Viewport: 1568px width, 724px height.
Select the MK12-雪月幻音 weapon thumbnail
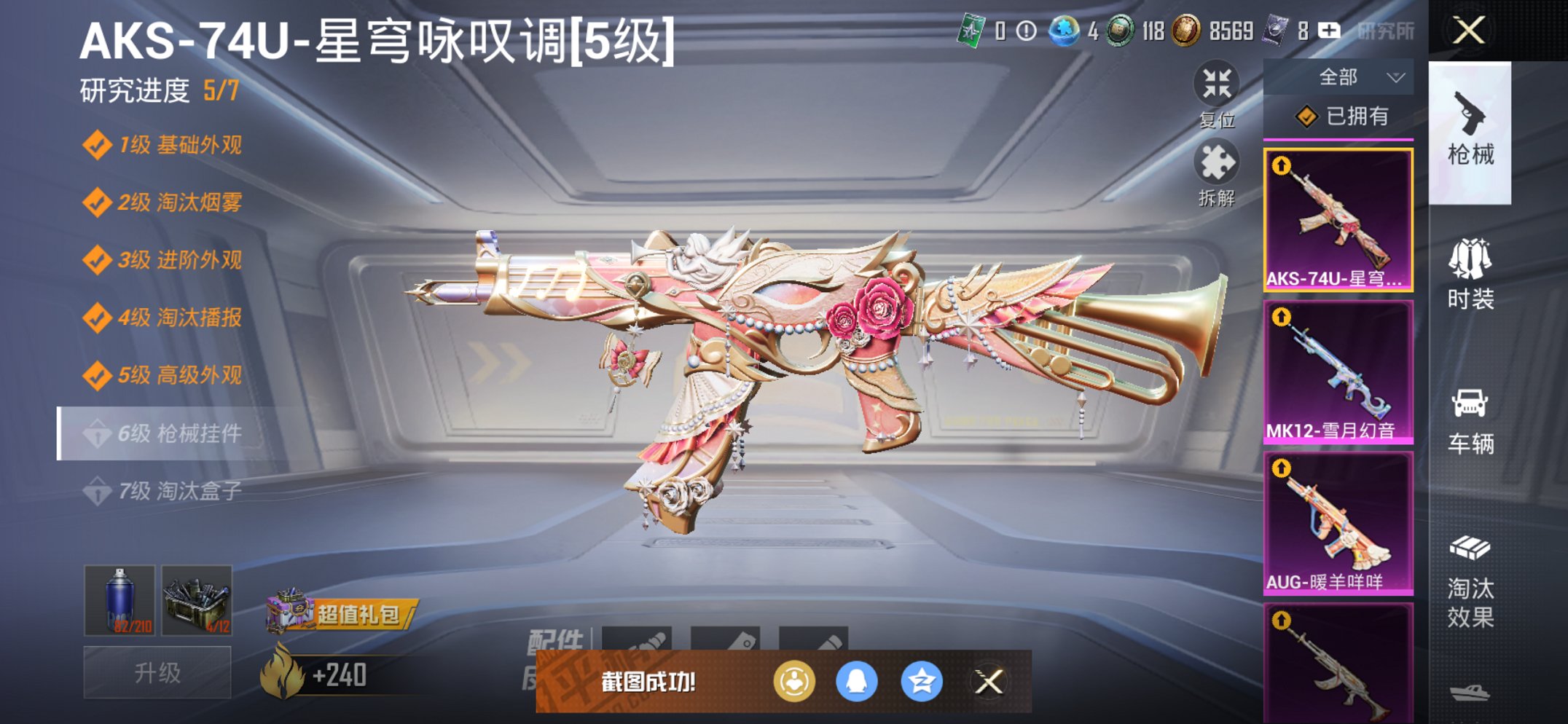(x=1343, y=371)
